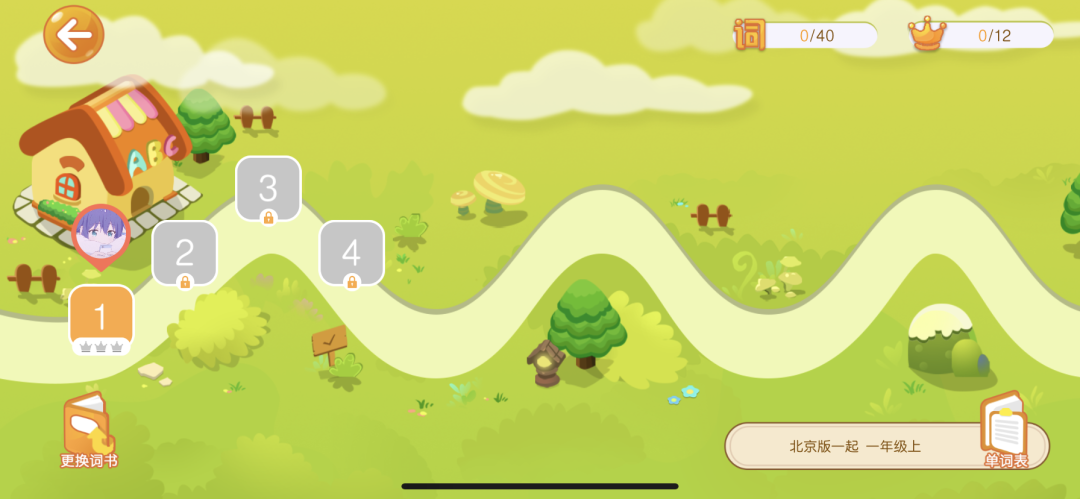Select locked level 4 tile
Viewport: 1080px width, 499px height.
point(351,253)
